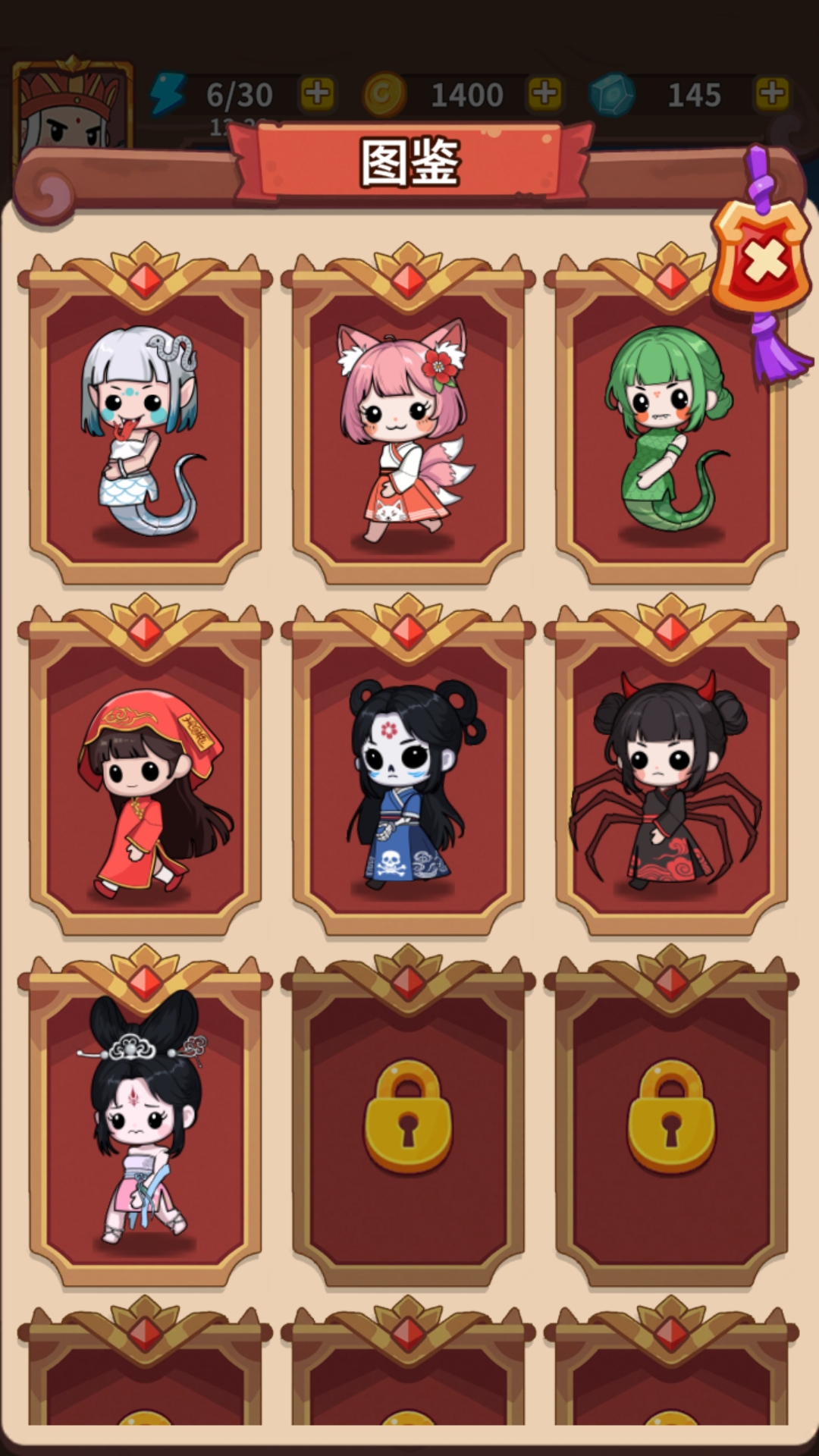Tap the plus button beside gold coins

tap(544, 94)
